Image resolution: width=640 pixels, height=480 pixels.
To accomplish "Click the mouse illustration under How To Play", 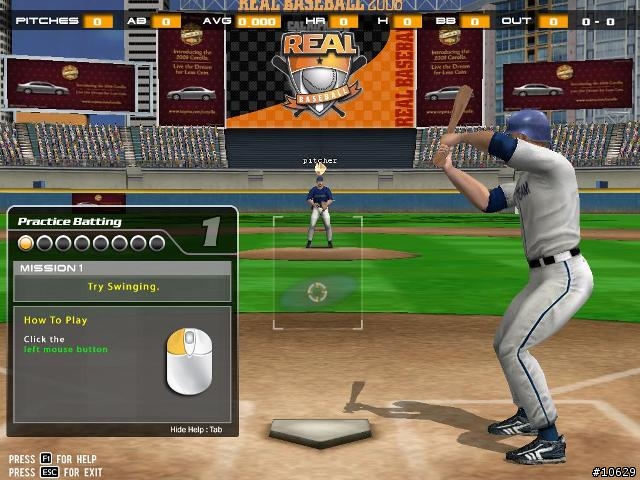I will (x=189, y=361).
